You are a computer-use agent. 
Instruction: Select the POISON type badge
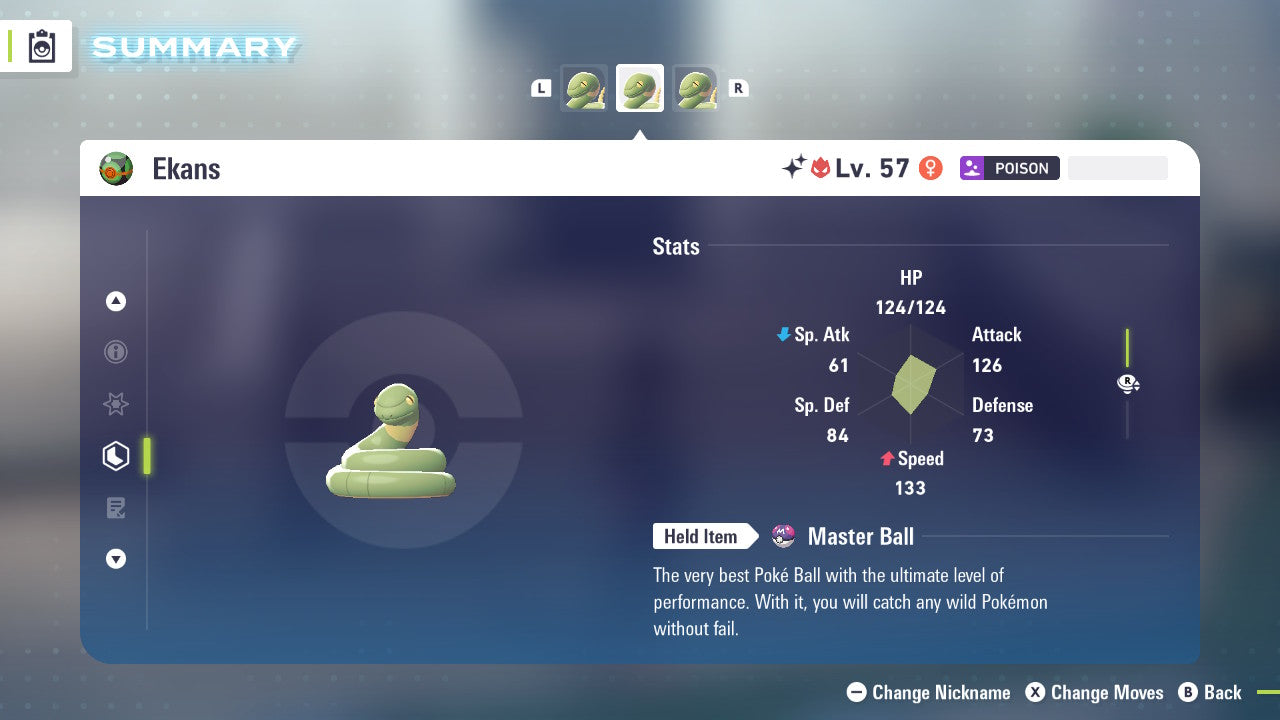pyautogui.click(x=1010, y=168)
